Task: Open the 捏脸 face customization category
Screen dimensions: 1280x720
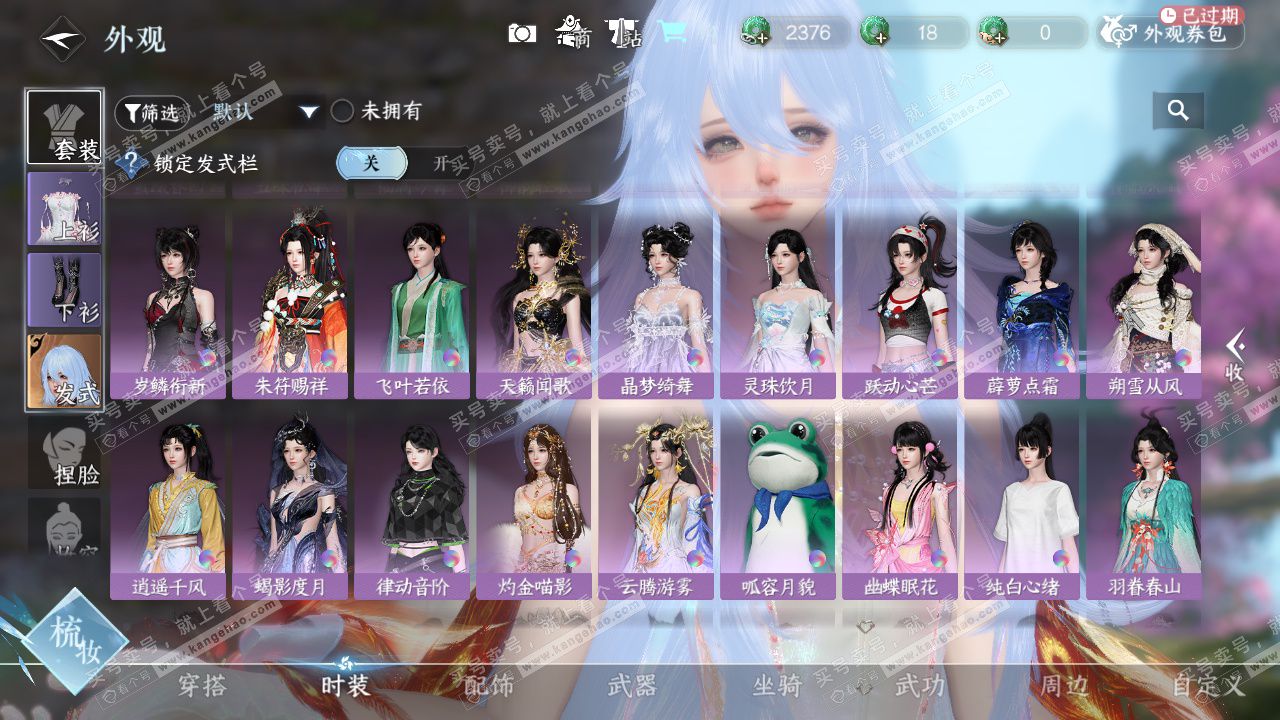Action: 65,458
